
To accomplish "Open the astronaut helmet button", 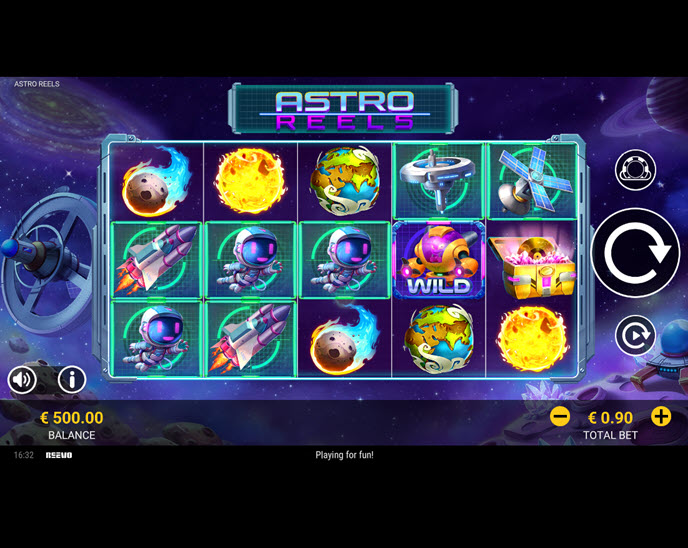I will pos(635,170).
